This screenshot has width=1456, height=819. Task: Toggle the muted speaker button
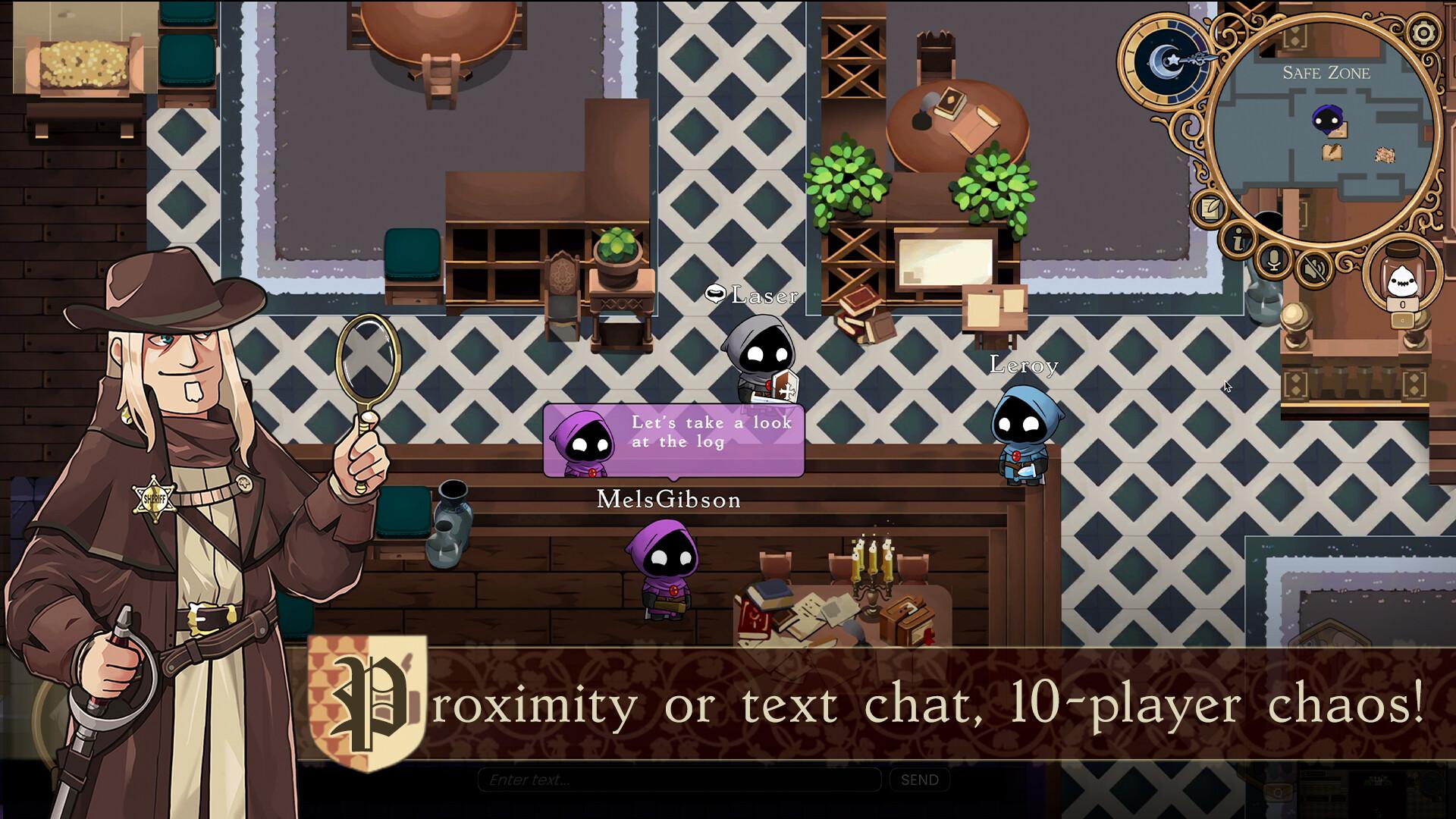(1312, 268)
